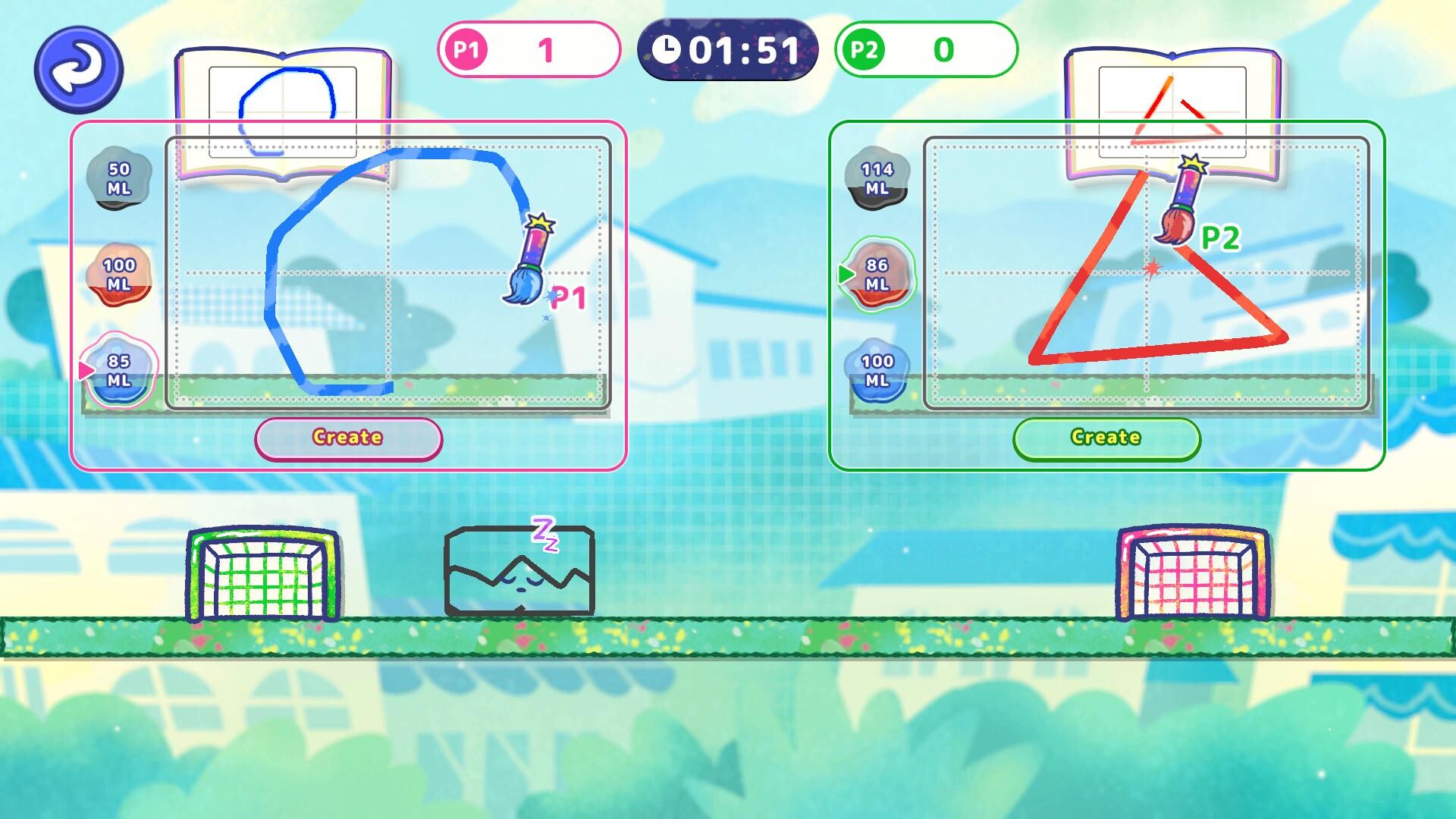Select P1's black 50 ML paint
1456x819 pixels.
click(x=119, y=178)
